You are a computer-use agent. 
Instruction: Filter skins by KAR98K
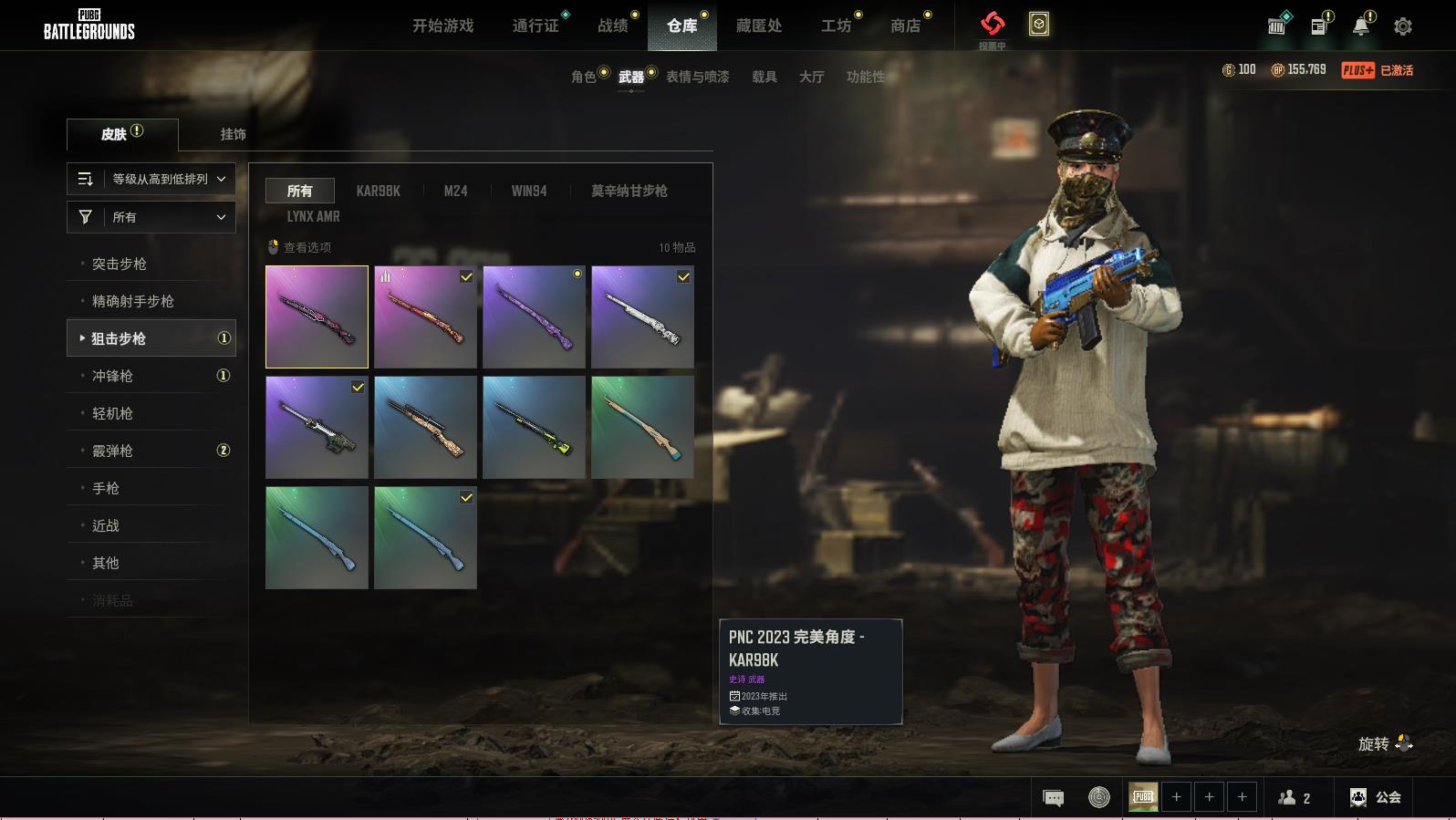(378, 191)
